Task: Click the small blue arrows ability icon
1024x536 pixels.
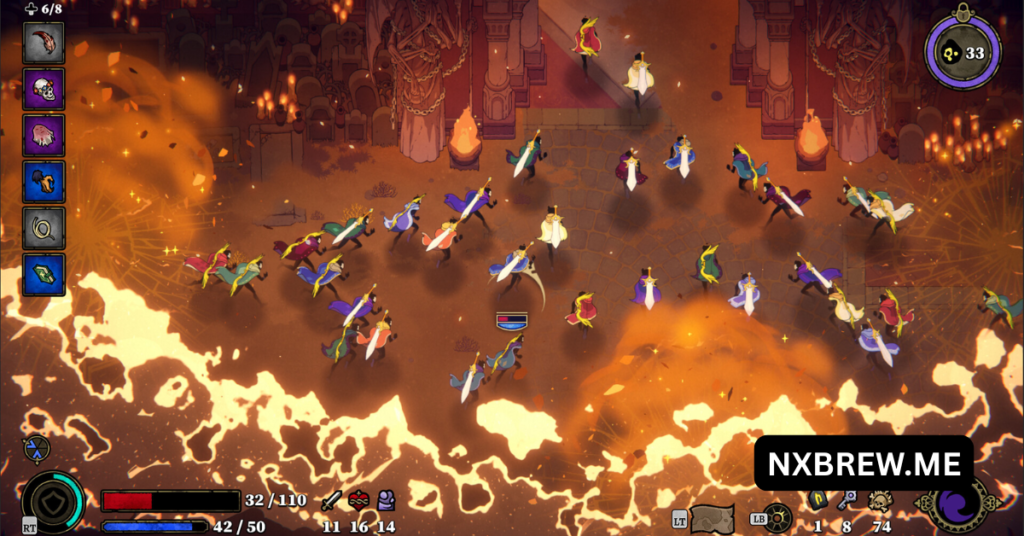Action: [35, 449]
